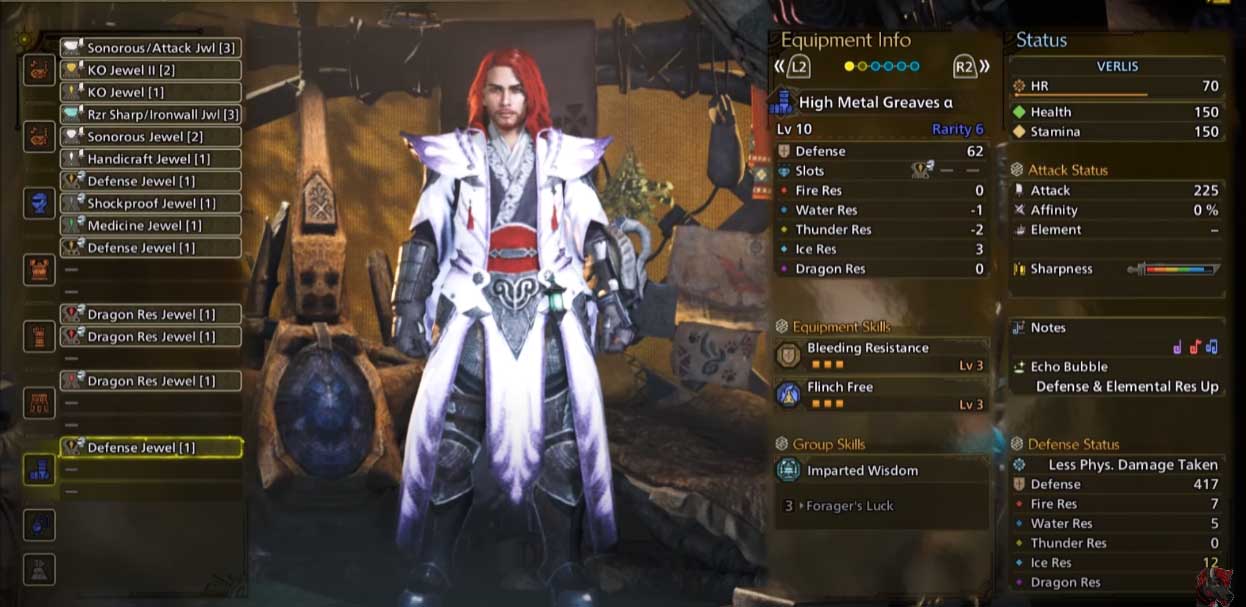Select the chest armor equipment icon
This screenshot has height=607, width=1246.
pyautogui.click(x=39, y=269)
